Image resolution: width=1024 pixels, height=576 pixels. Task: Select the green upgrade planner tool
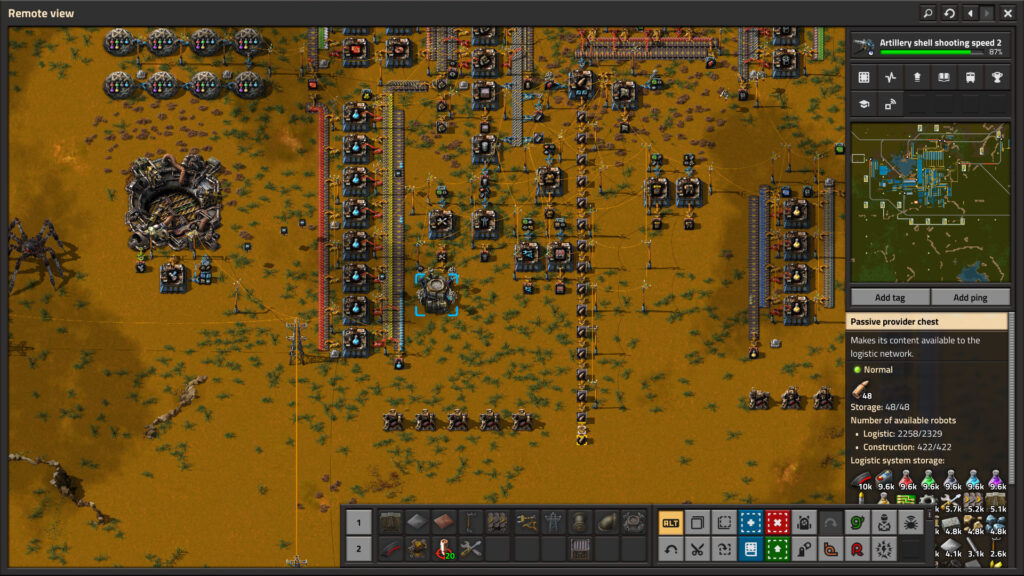pos(777,548)
